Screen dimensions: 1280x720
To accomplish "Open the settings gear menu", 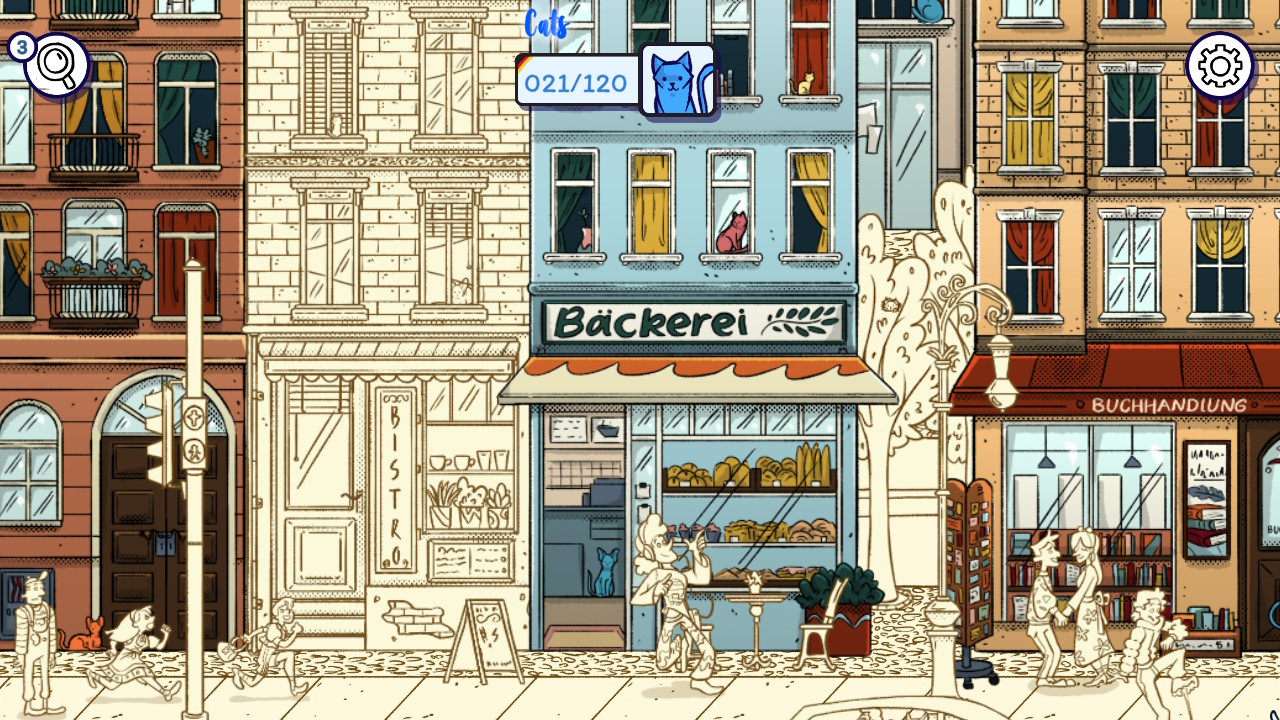I will tap(1218, 65).
